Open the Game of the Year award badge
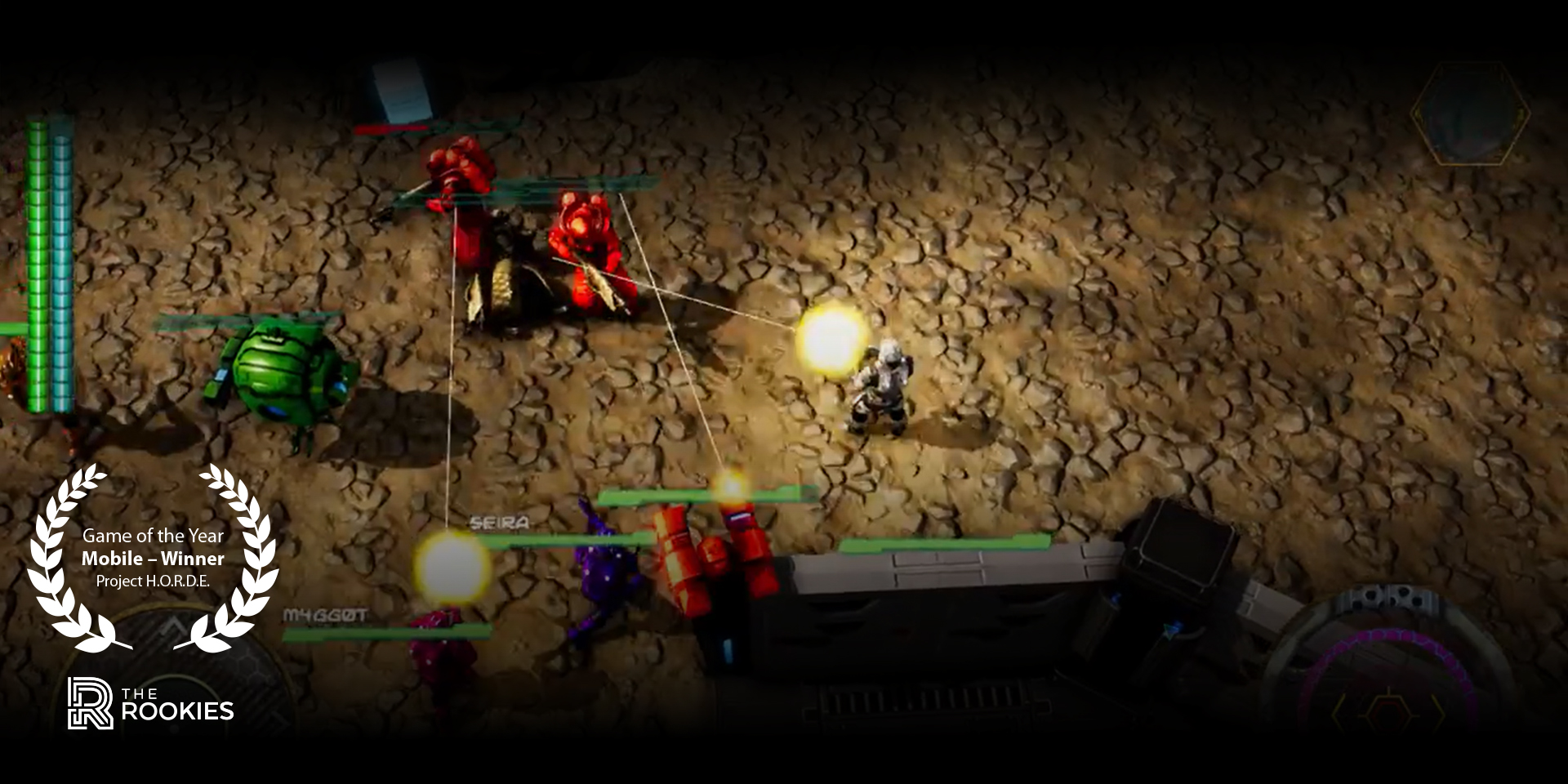The image size is (1568, 784). tap(153, 558)
